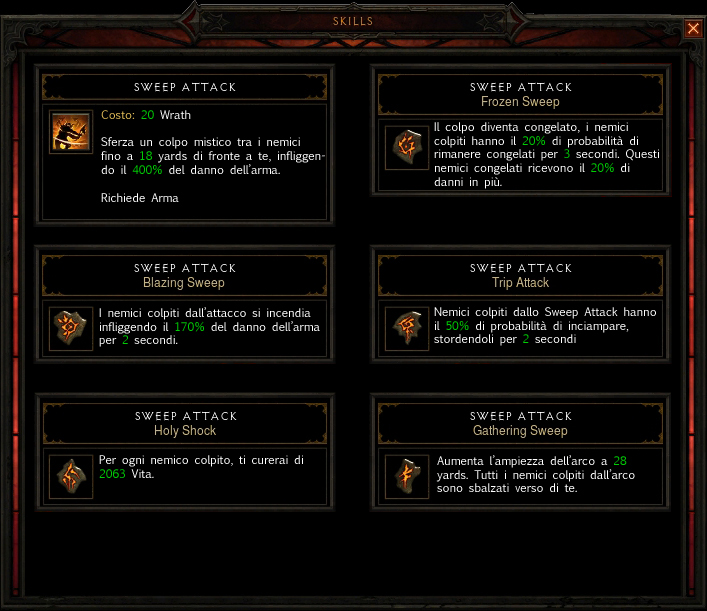This screenshot has height=611, width=707.
Task: Select the Sweep Attack skill icon
Action: 71,132
